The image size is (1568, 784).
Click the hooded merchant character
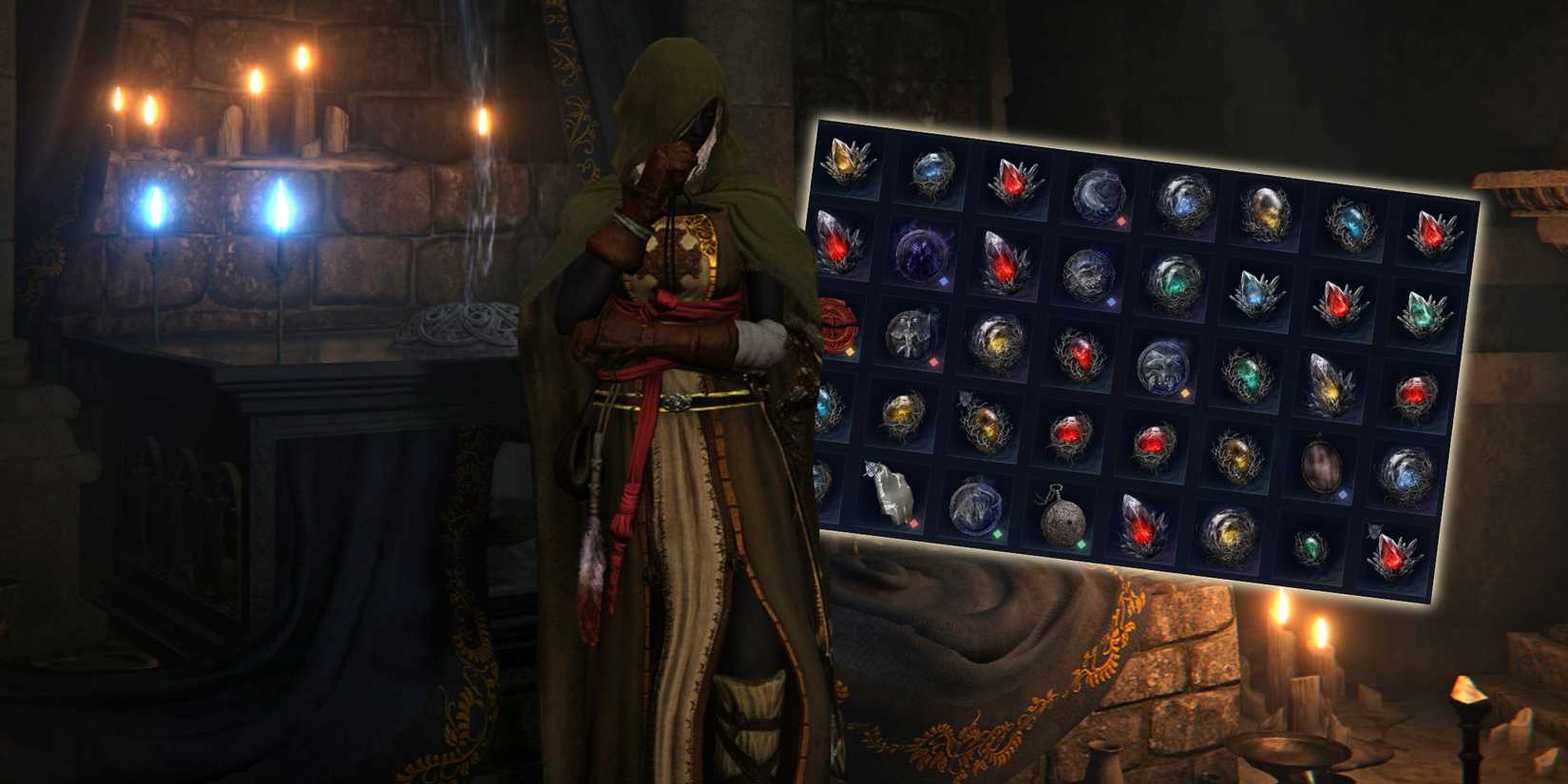point(665,380)
